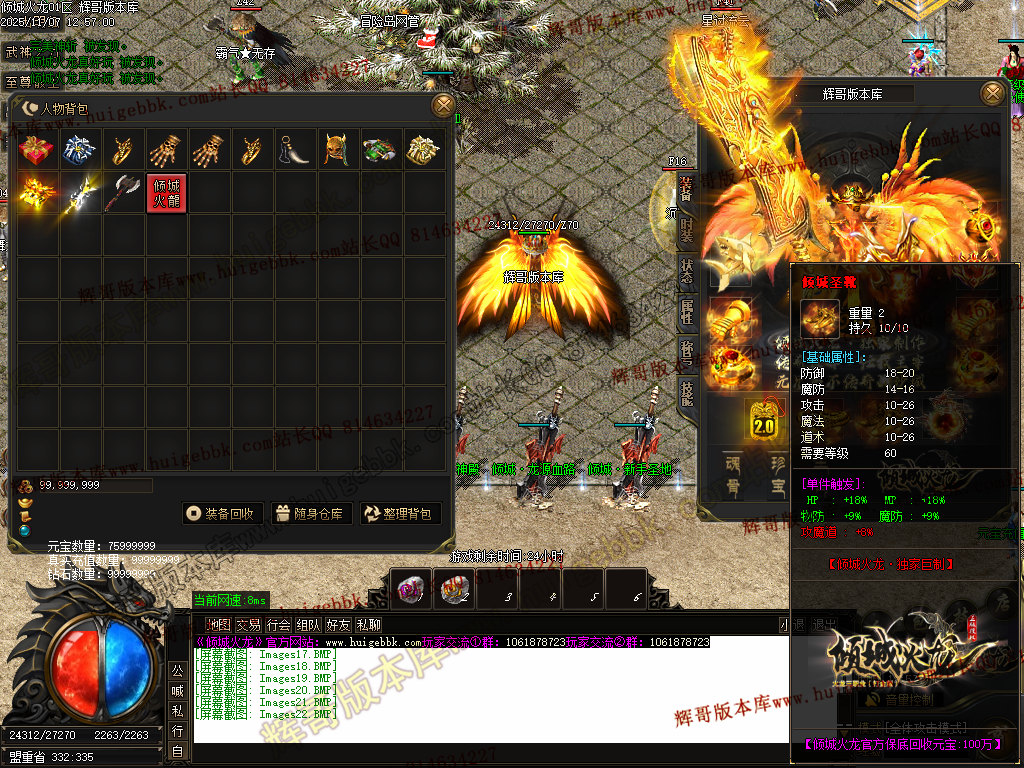
Task: Pick the battle axe in the bag
Action: (123, 193)
